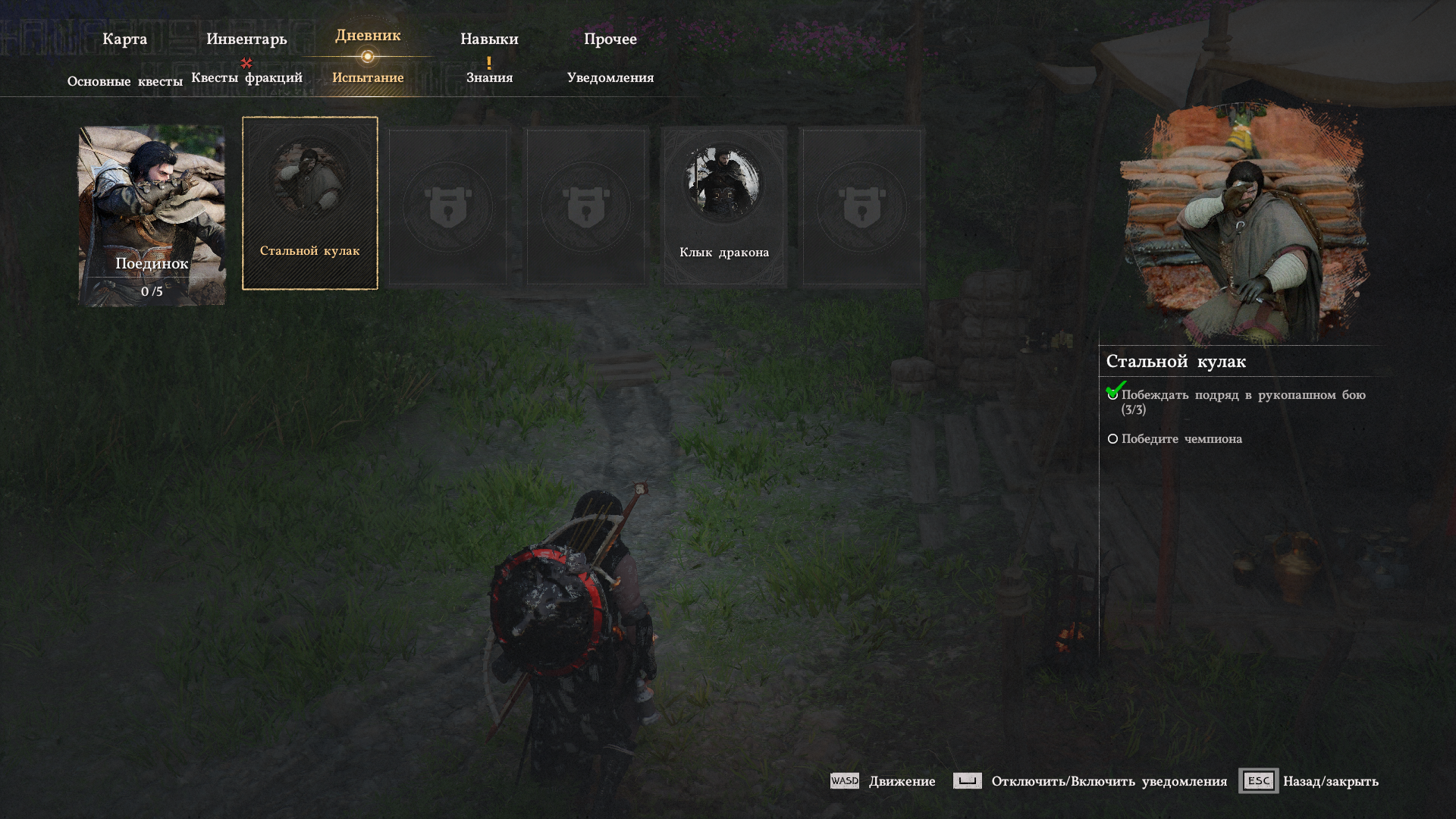Click the Победите чемпиона objective
Image resolution: width=1456 pixels, height=819 pixels.
1181,439
